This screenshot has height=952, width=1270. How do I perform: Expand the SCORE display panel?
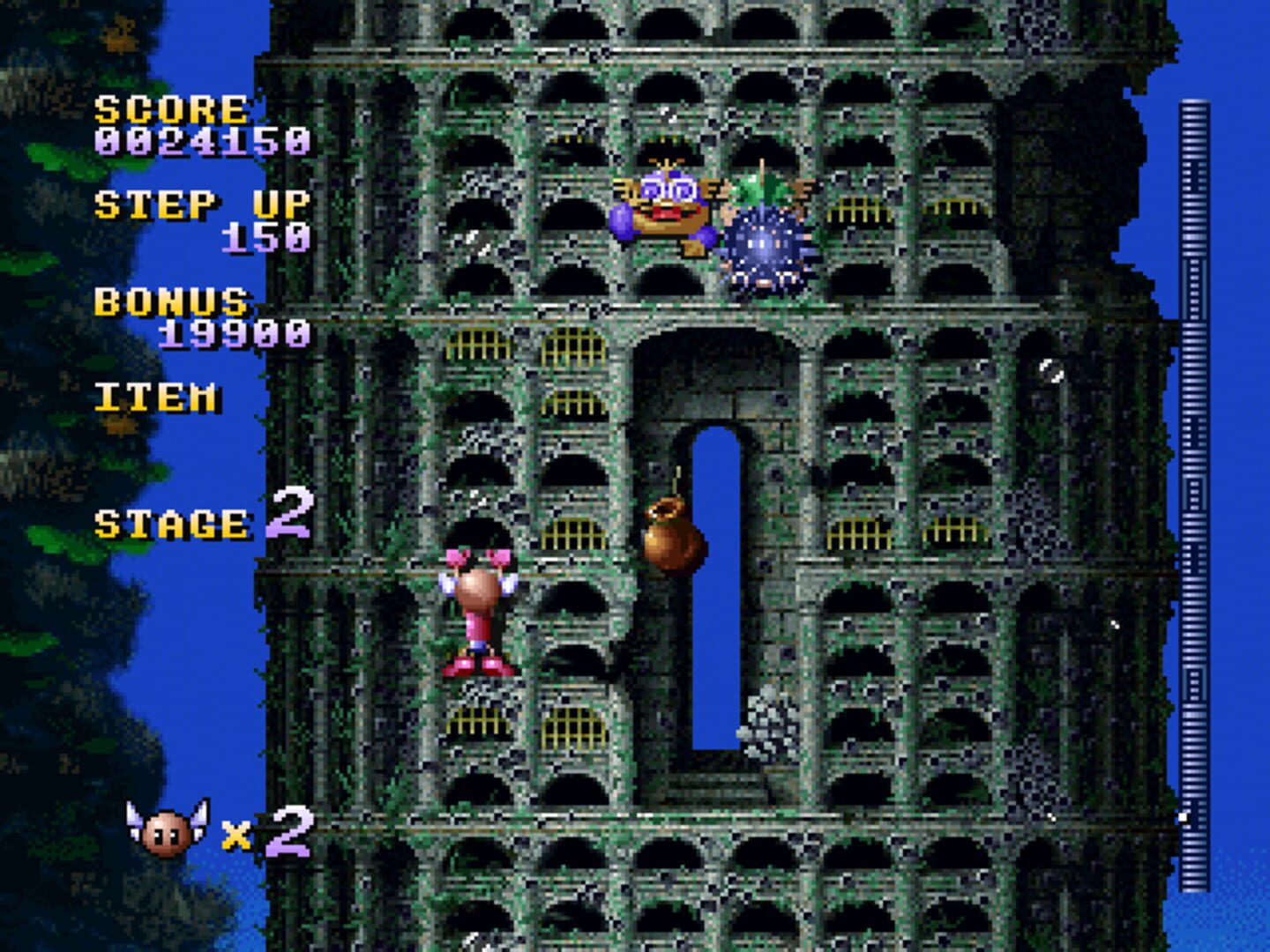172,110
